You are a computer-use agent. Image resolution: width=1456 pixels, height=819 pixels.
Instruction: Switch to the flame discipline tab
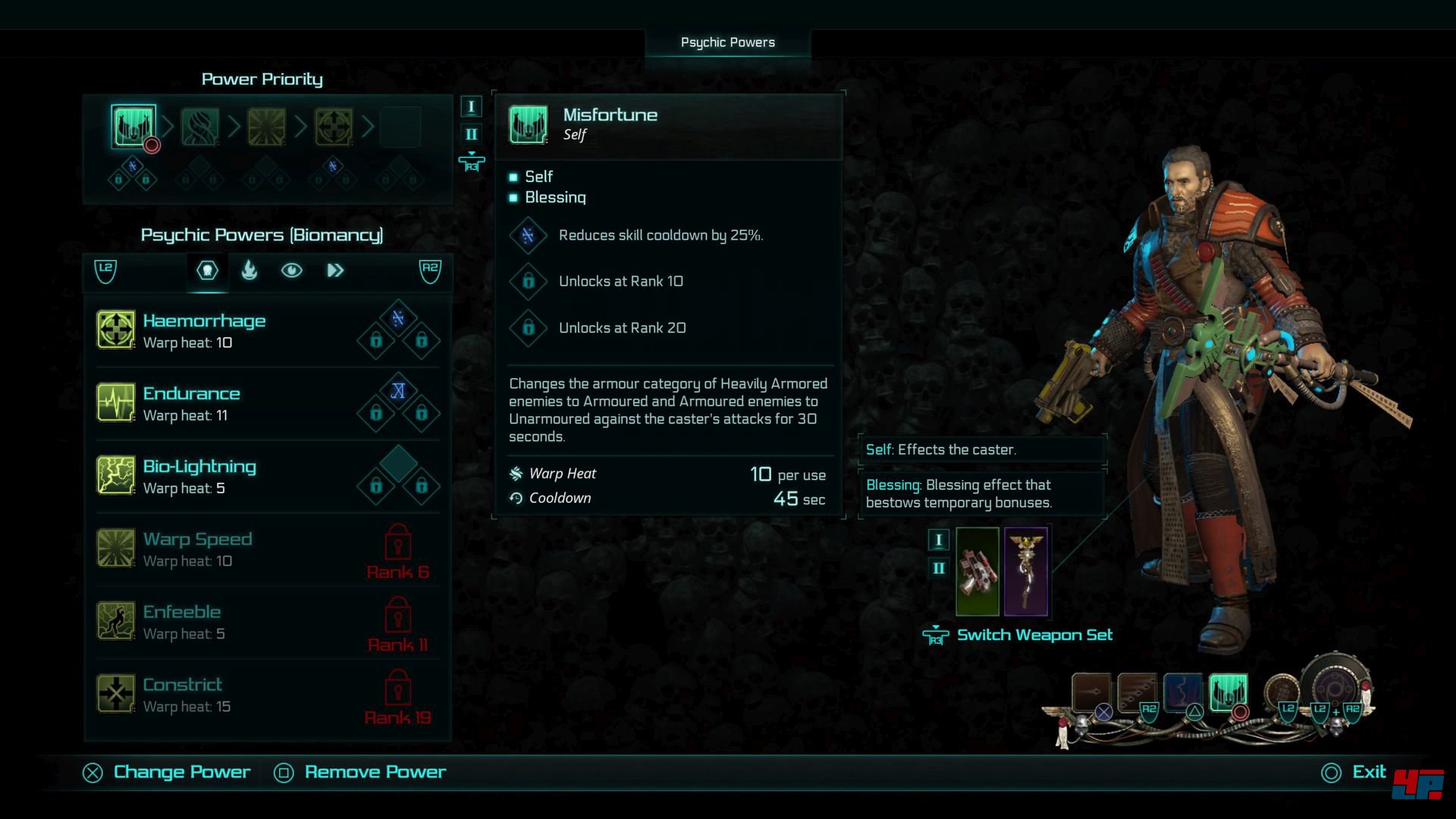(249, 271)
